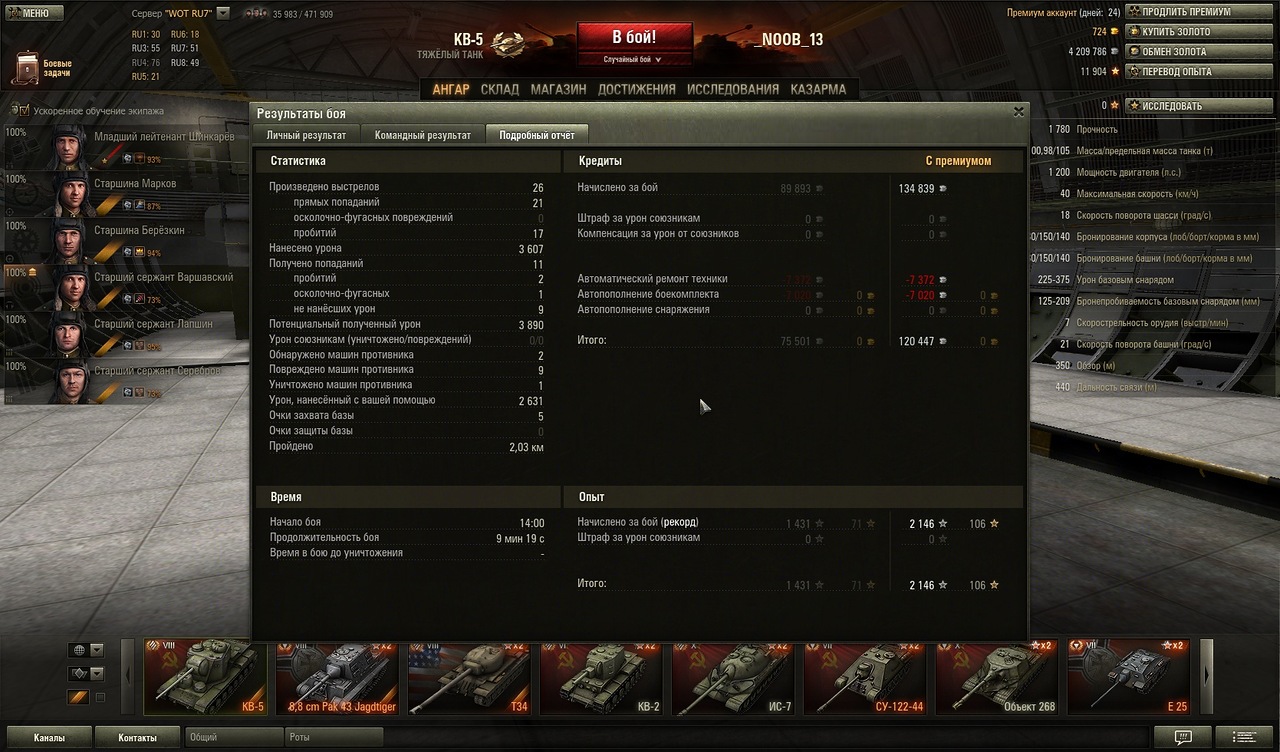Open the МЕНЮ button
The height and width of the screenshot is (752, 1280).
(x=33, y=13)
